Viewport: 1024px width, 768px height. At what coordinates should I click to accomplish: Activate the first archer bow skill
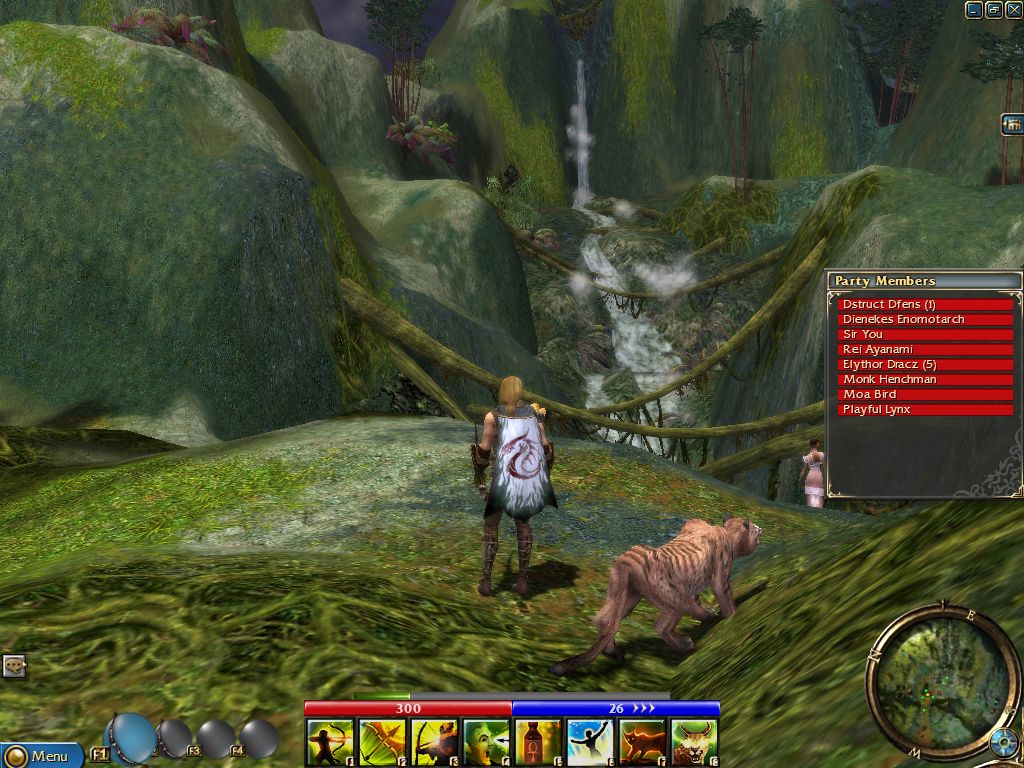(330, 743)
